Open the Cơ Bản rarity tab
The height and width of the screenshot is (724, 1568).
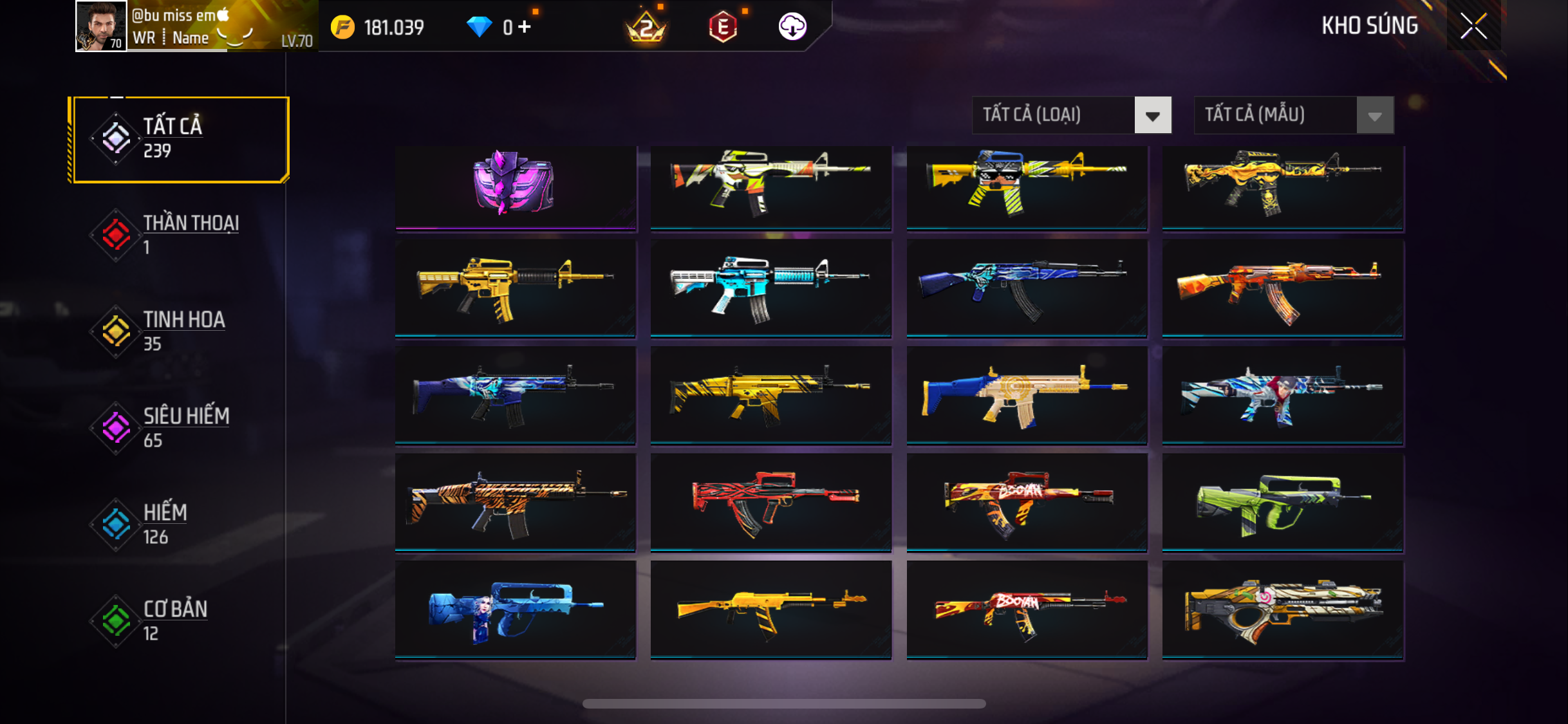(180, 621)
